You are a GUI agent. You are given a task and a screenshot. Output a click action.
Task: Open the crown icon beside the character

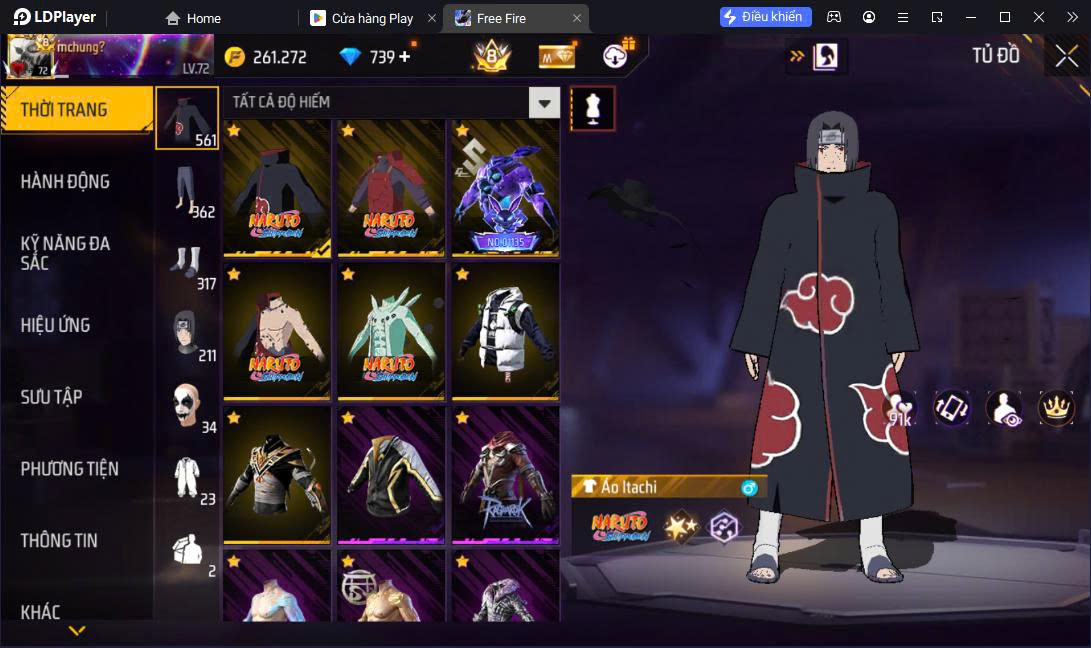point(1055,408)
